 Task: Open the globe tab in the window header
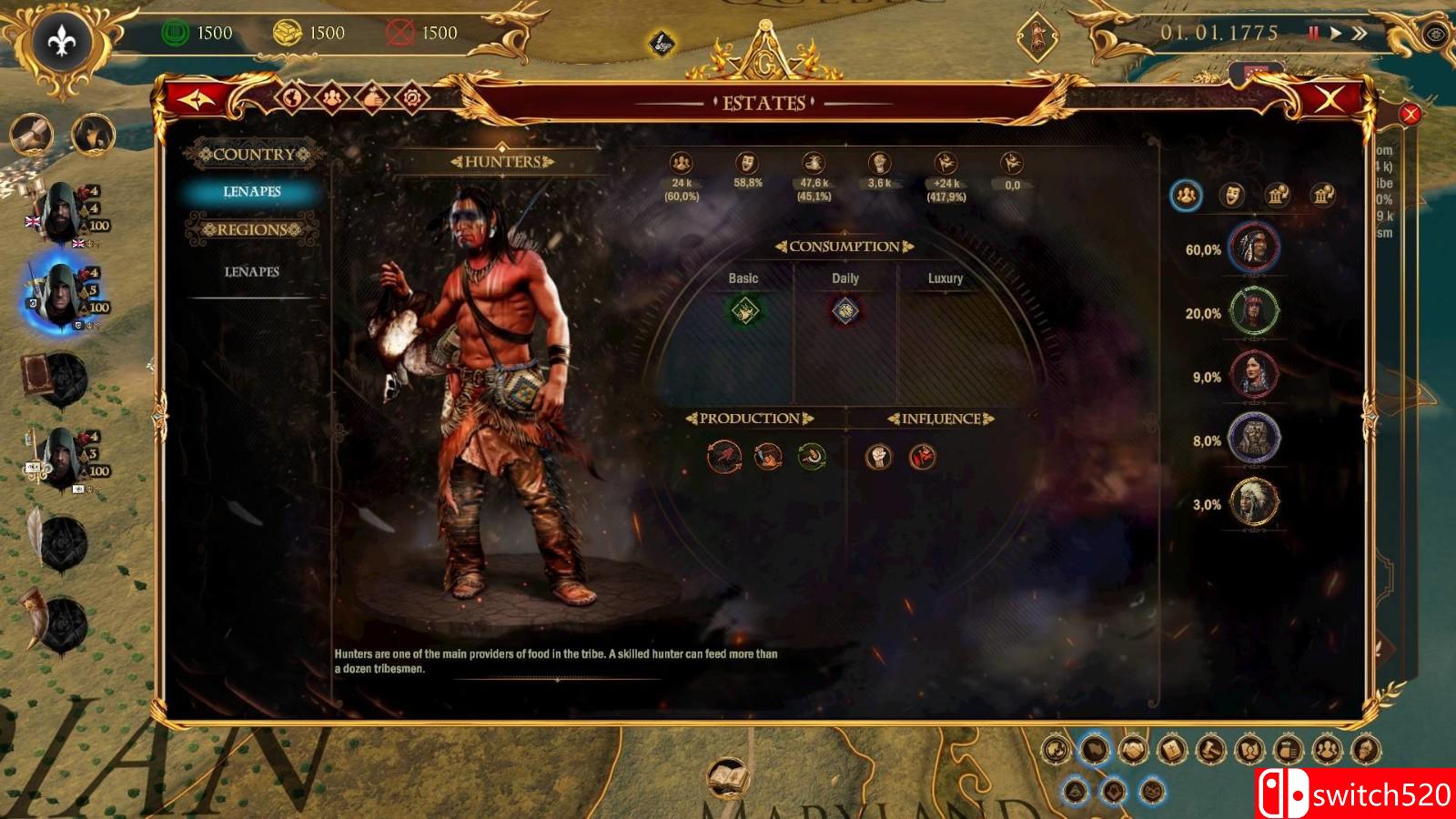click(x=293, y=96)
